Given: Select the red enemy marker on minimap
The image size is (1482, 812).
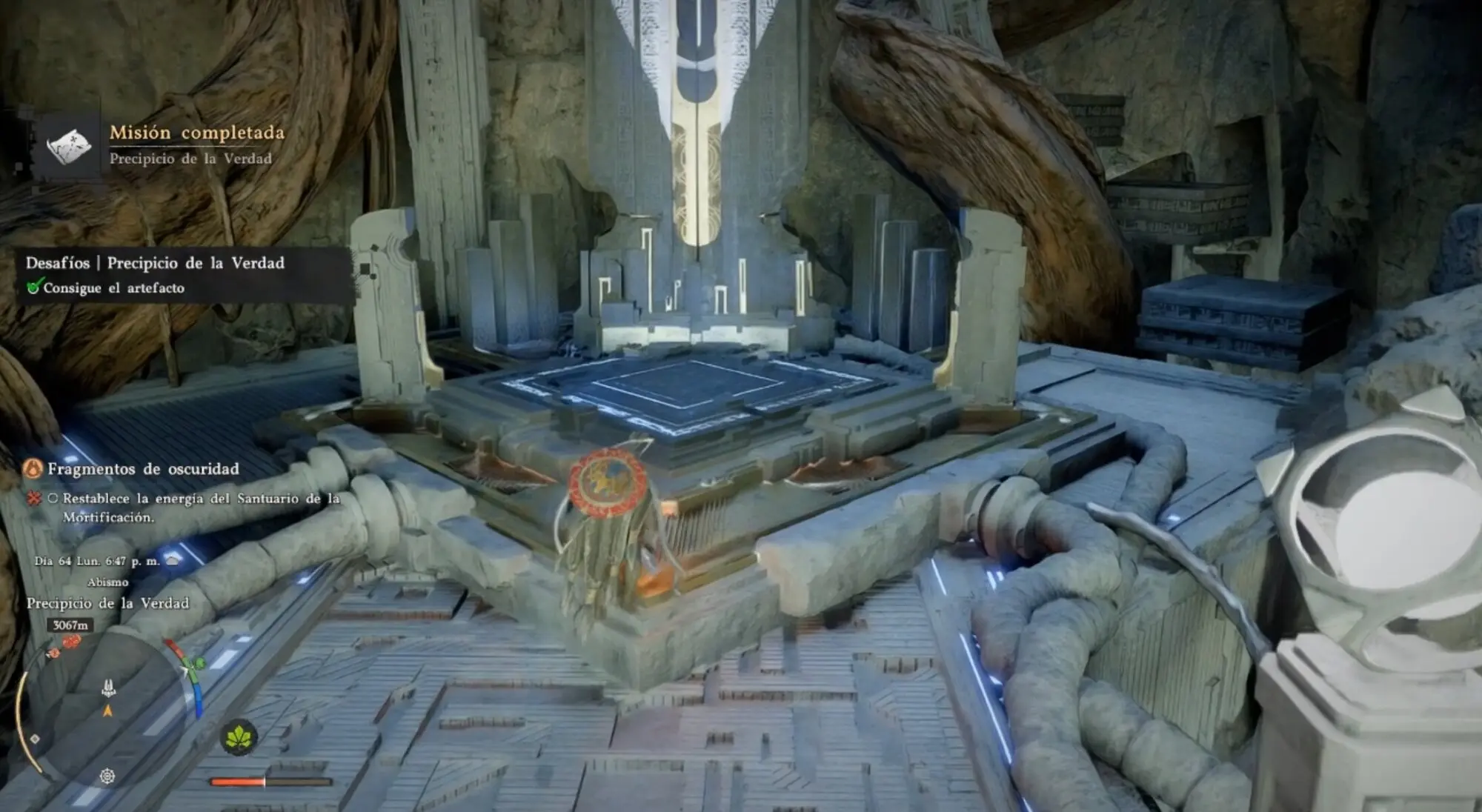Looking at the screenshot, I should pos(71,642).
